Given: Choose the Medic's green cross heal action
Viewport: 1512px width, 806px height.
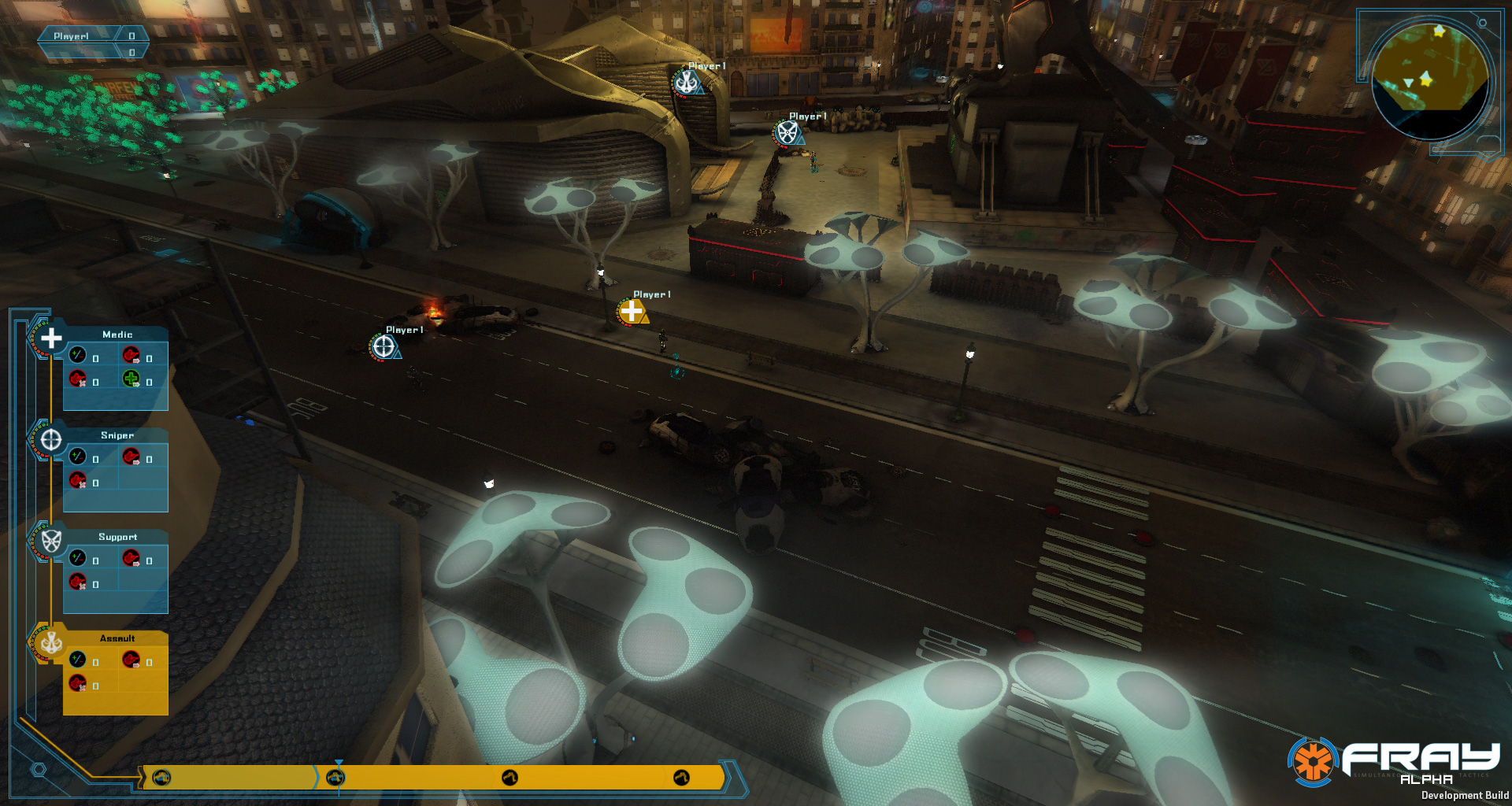Looking at the screenshot, I should pyautogui.click(x=131, y=379).
